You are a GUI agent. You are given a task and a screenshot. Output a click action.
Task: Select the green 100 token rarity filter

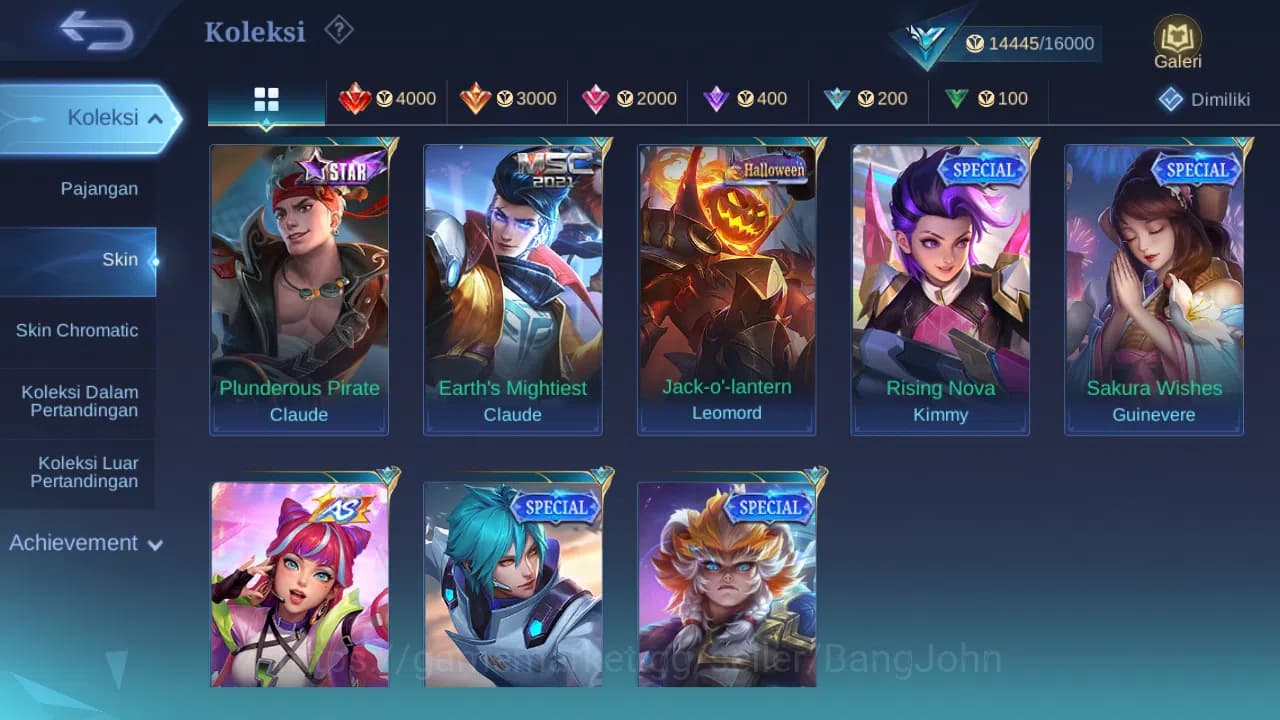pos(988,99)
